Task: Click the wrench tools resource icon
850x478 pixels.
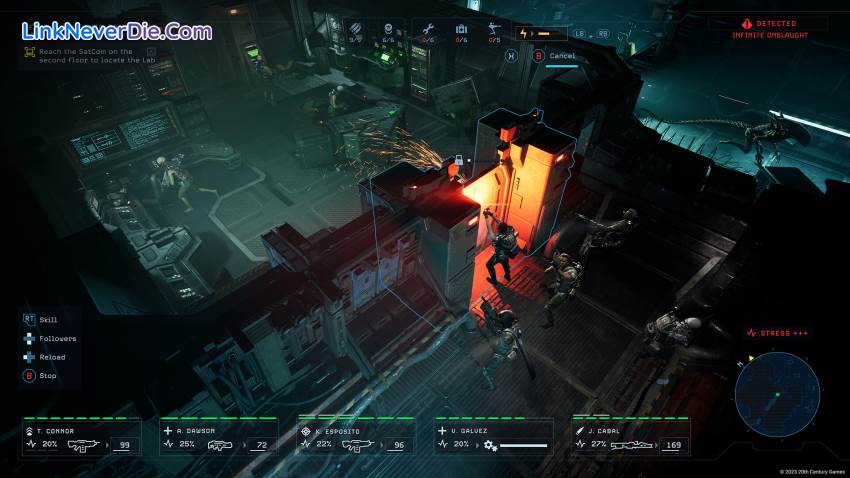Action: pyautogui.click(x=426, y=31)
